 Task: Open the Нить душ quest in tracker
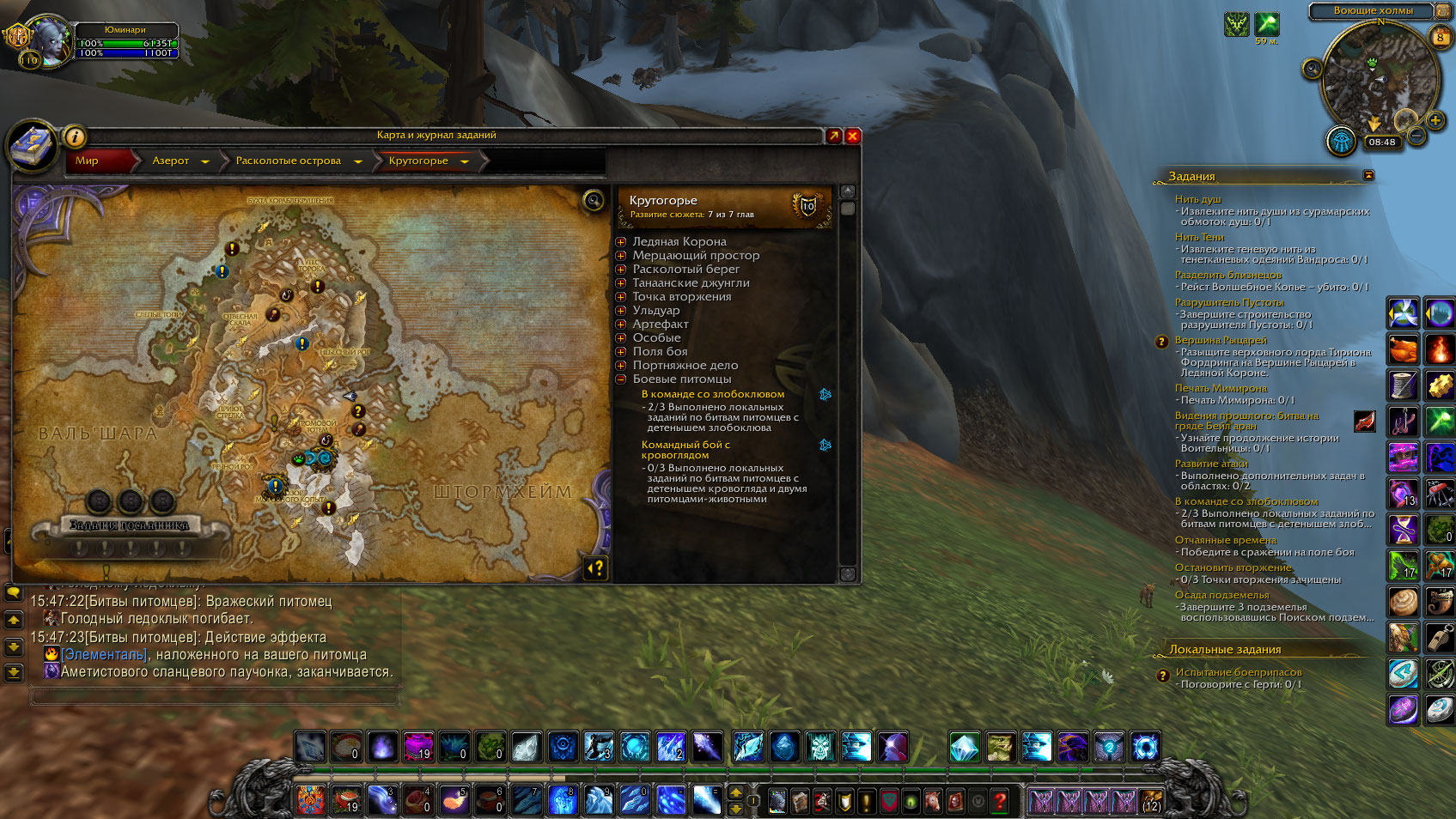tap(1197, 199)
